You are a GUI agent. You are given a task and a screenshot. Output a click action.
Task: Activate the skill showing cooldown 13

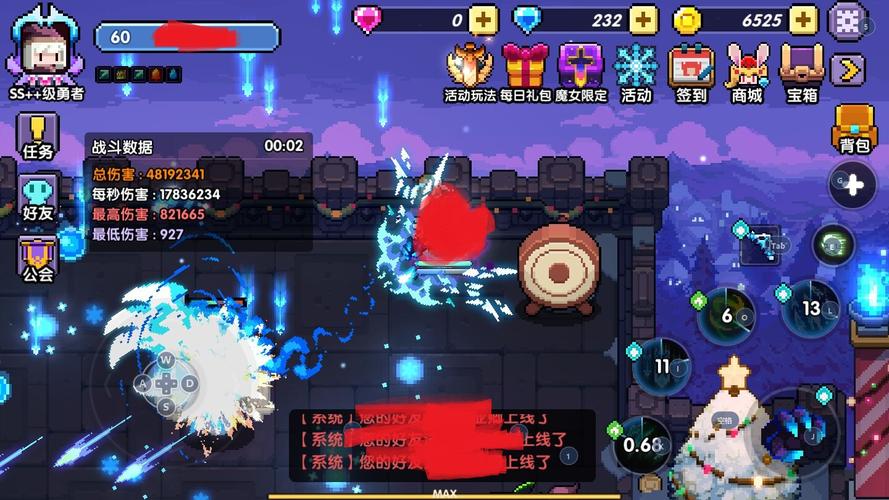click(x=810, y=309)
